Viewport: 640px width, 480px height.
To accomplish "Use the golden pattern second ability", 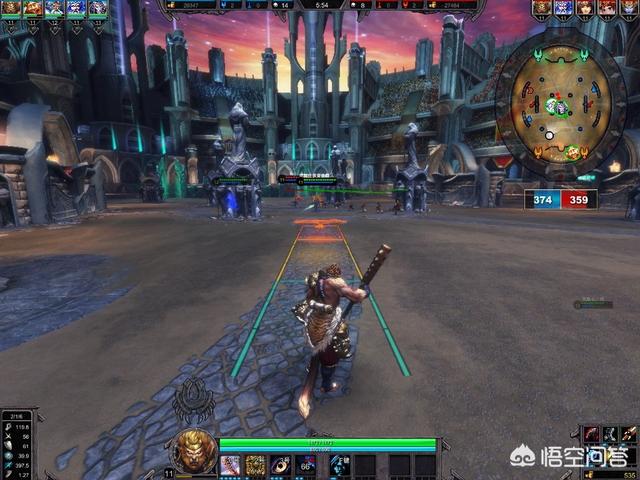I will pos(256,465).
